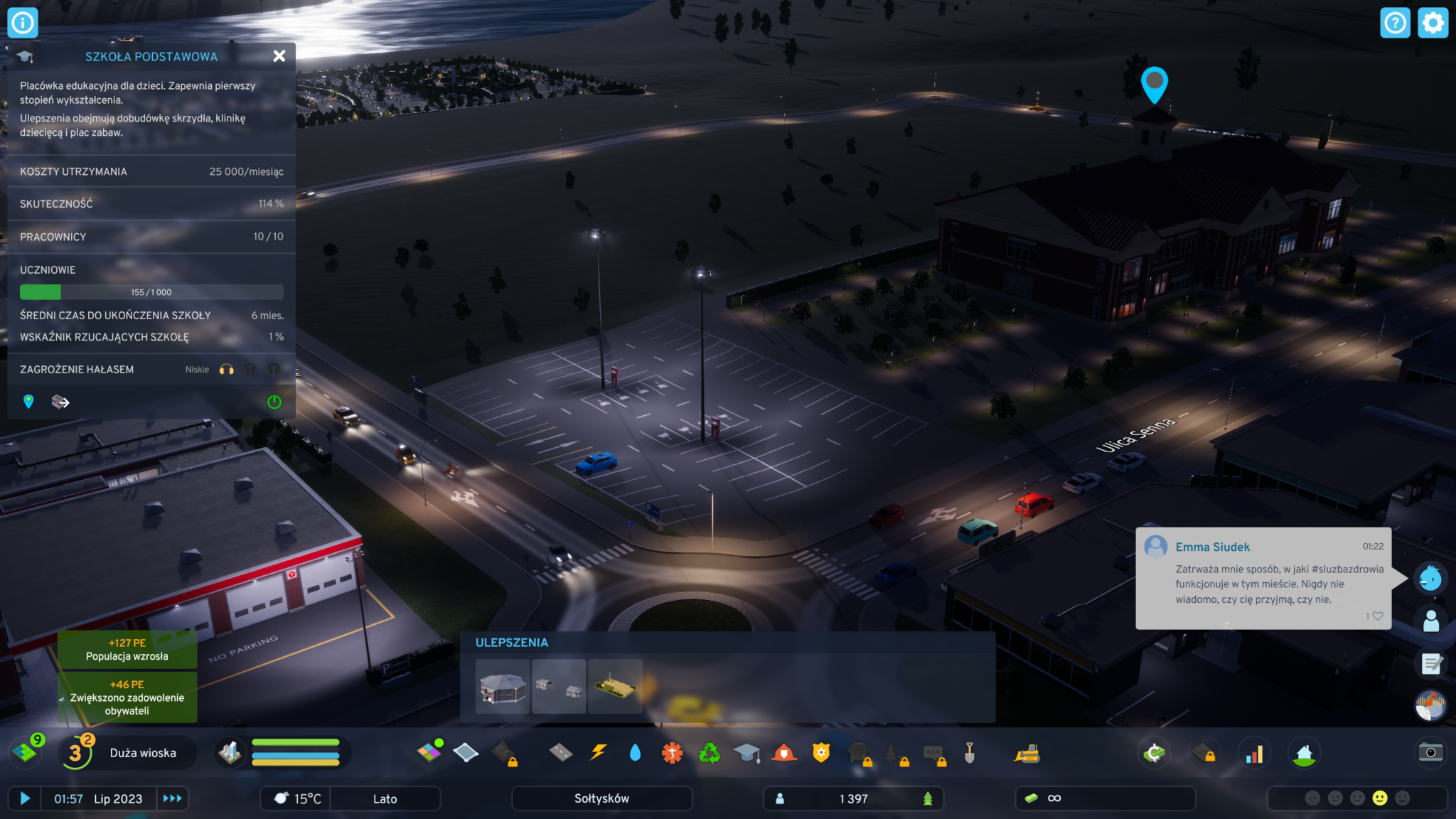The height and width of the screenshot is (819, 1456).
Task: Close the Szkoła Podstawowa info panel
Action: 279,56
